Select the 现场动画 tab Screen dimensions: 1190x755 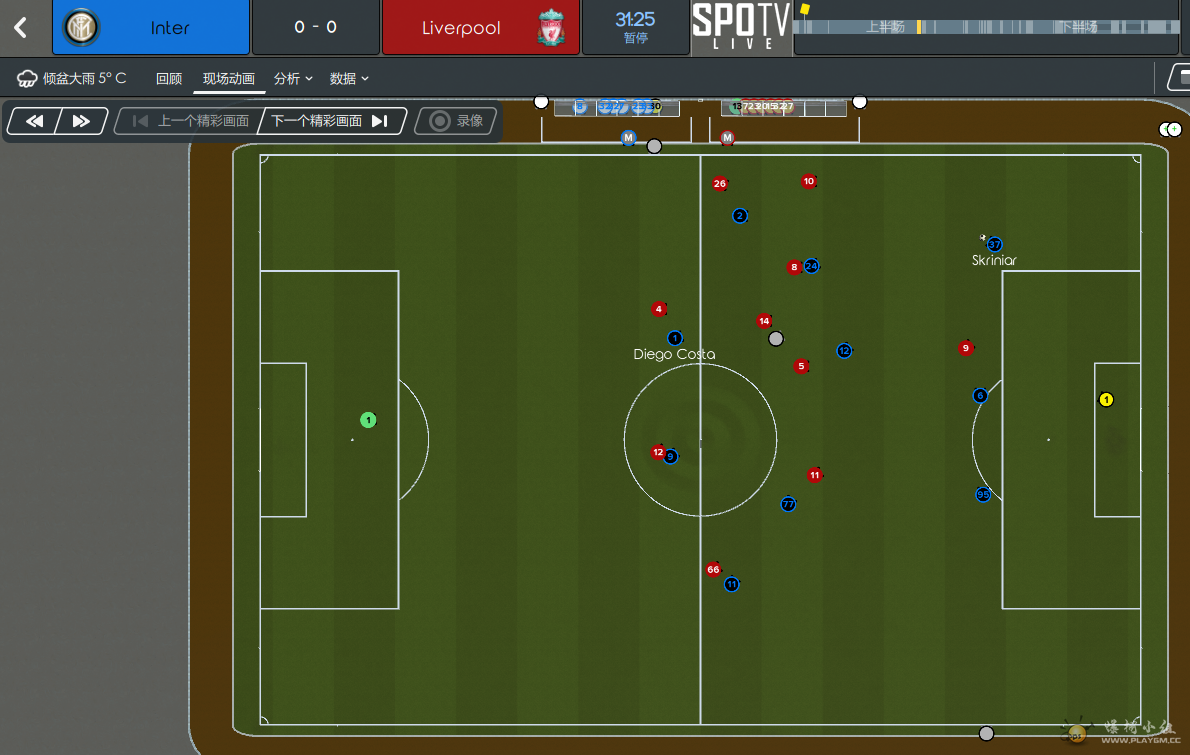tap(229, 79)
